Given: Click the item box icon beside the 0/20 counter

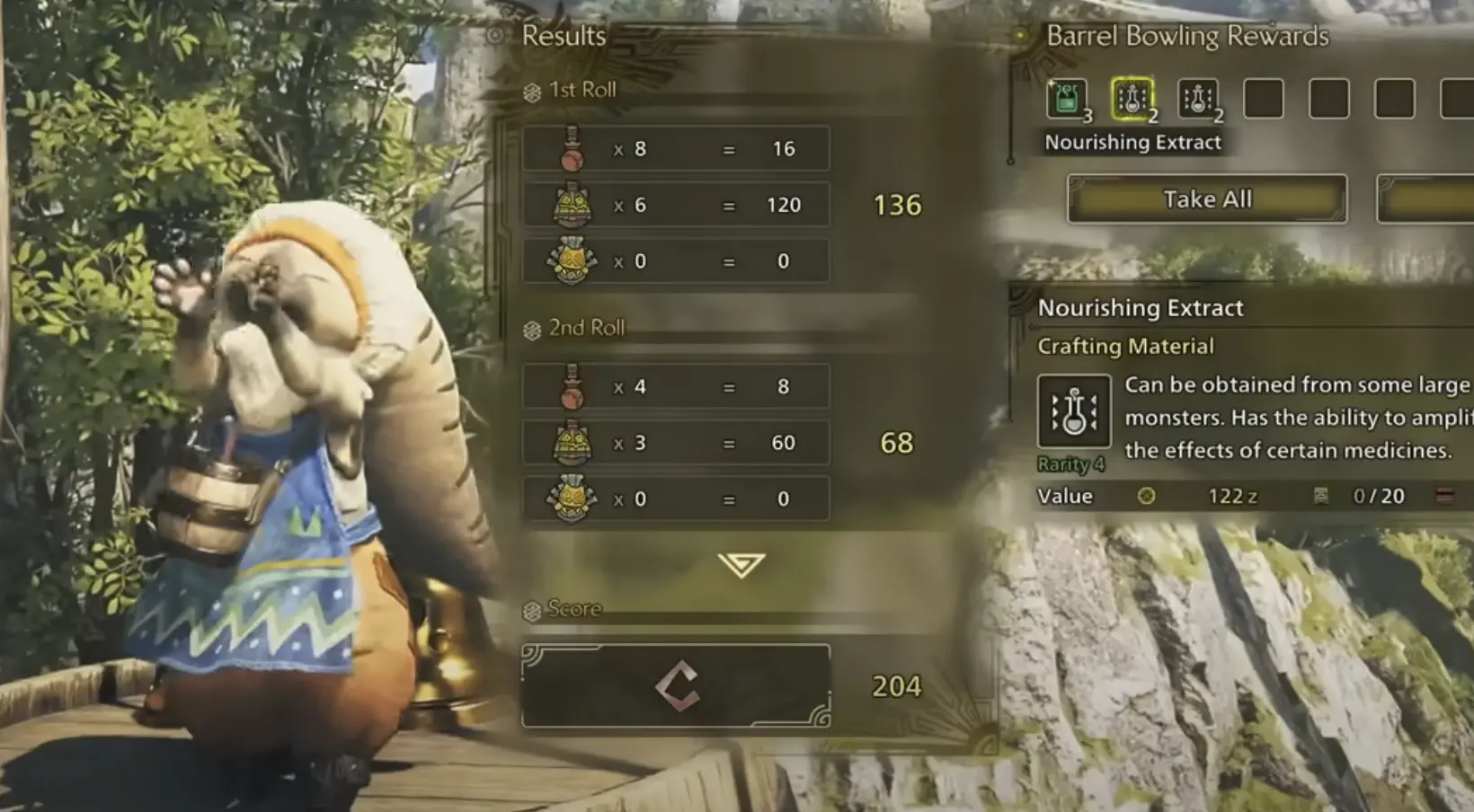Looking at the screenshot, I should (1319, 496).
